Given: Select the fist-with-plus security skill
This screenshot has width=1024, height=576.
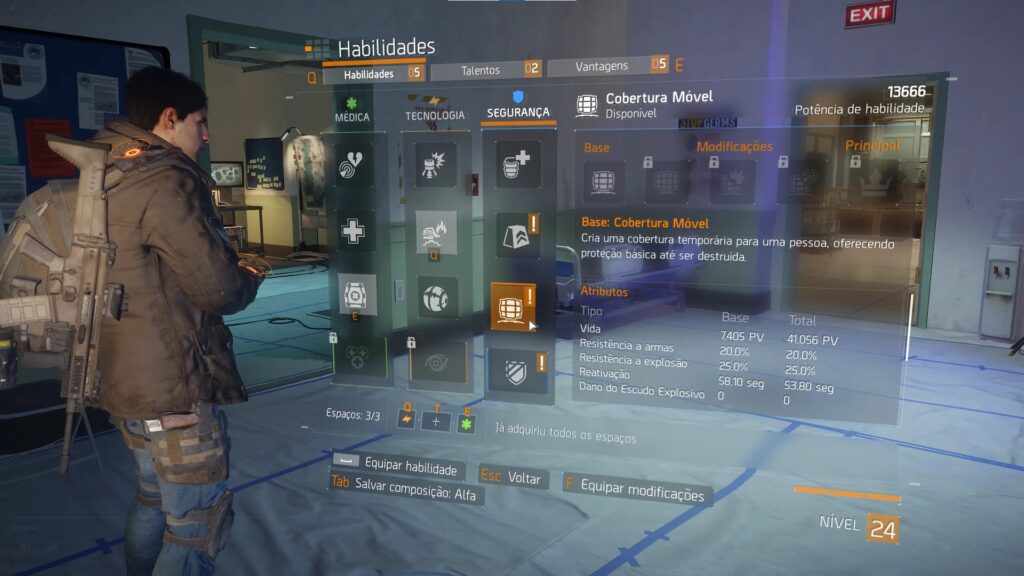Looking at the screenshot, I should coord(517,164).
